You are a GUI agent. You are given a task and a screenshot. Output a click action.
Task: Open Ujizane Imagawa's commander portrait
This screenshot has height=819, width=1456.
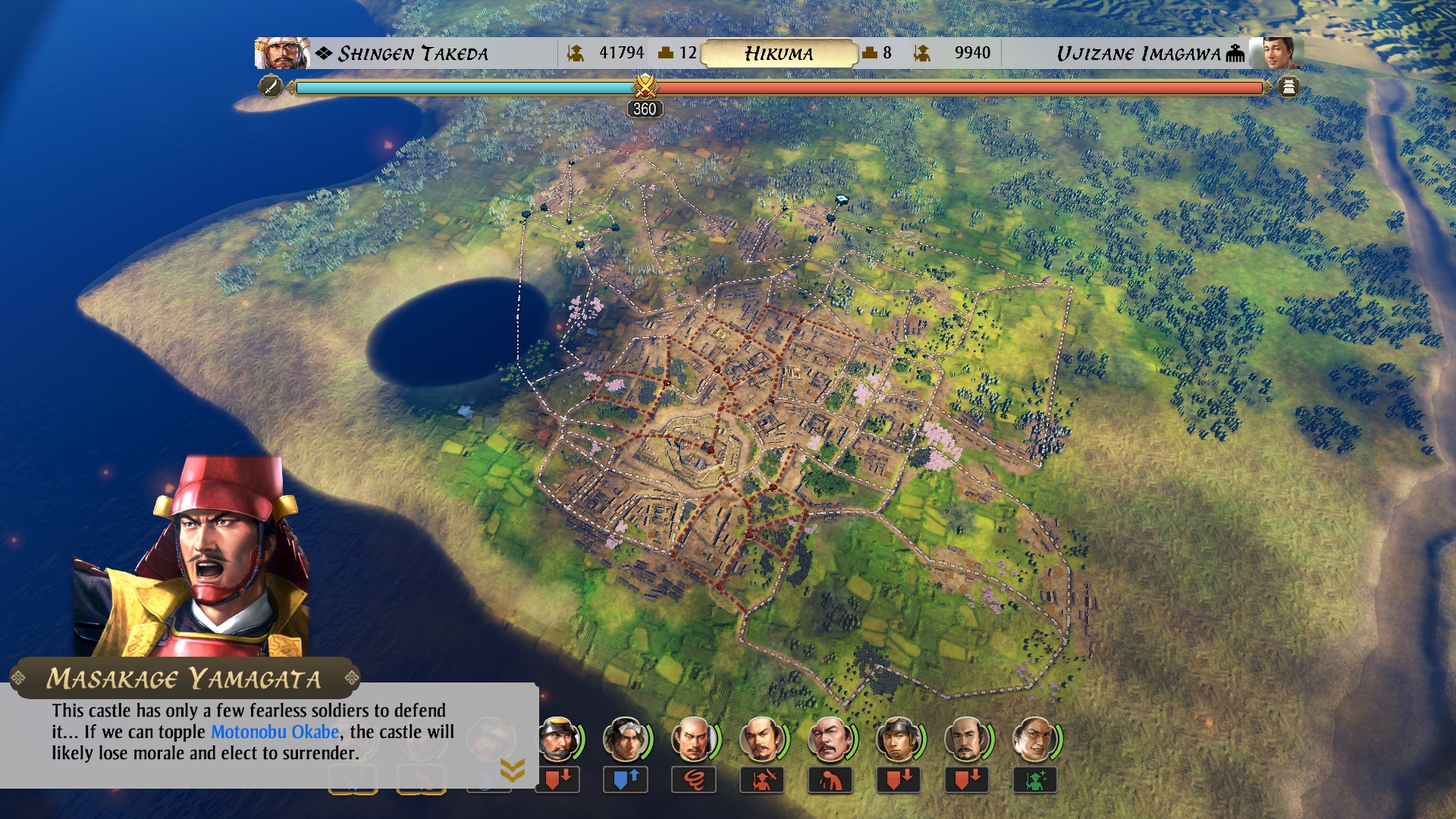1277,53
